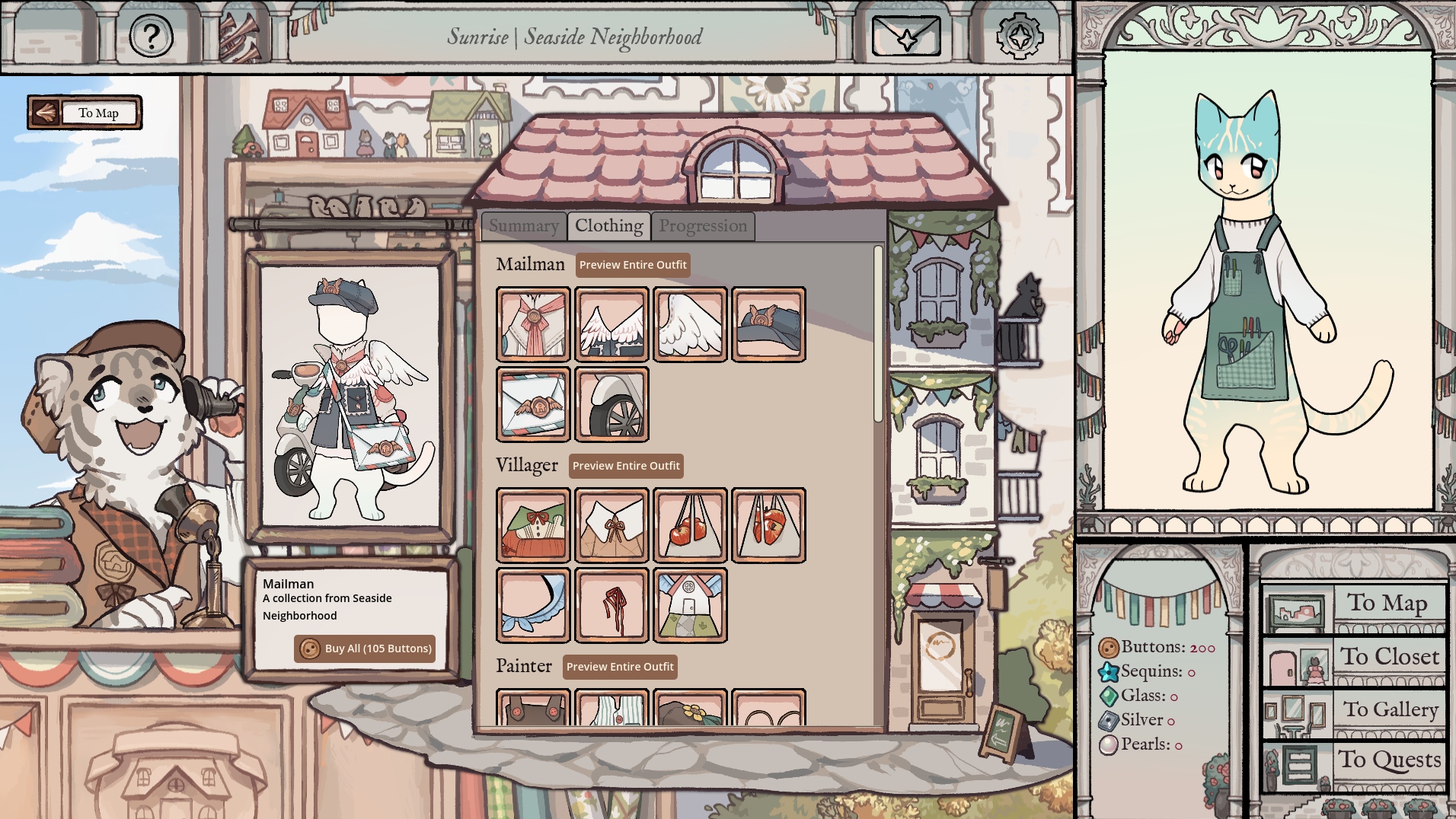1456x819 pixels.
Task: Open the Quests screen
Action: click(1355, 762)
